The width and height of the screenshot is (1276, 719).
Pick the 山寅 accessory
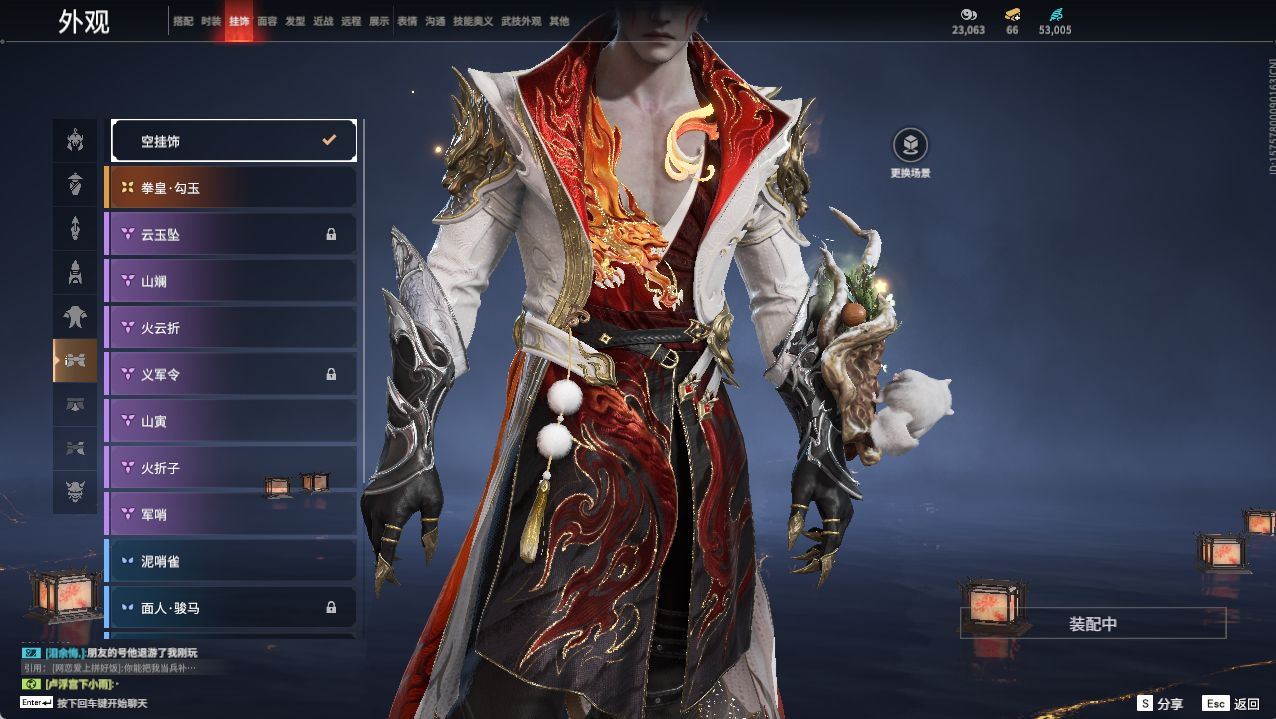click(231, 421)
